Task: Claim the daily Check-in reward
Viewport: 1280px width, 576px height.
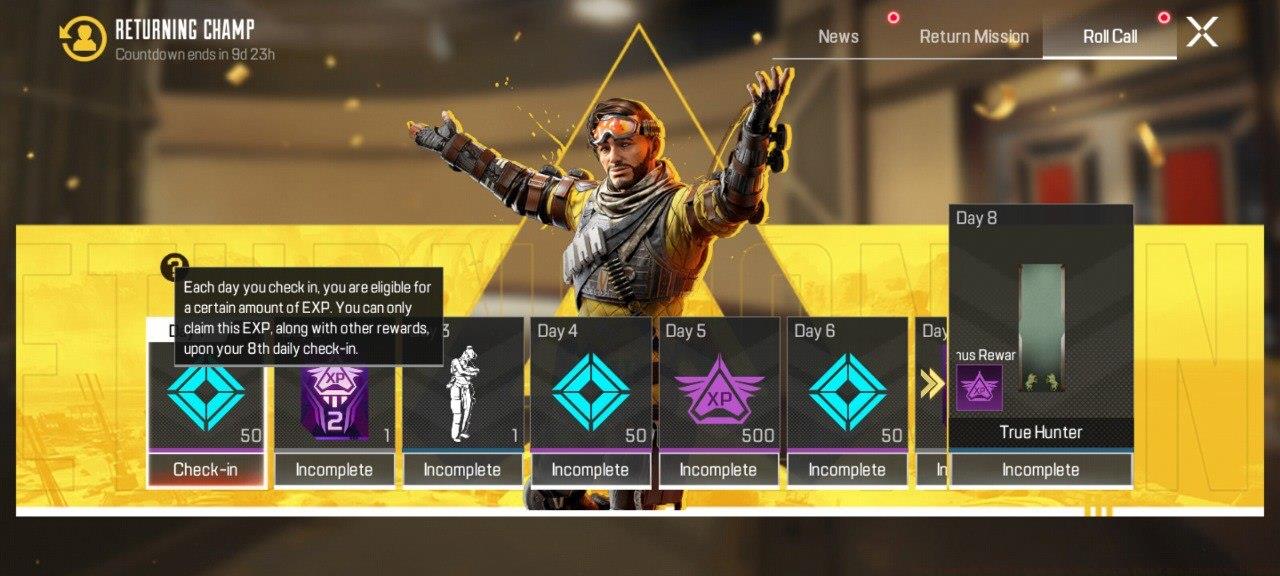Action: pos(205,469)
